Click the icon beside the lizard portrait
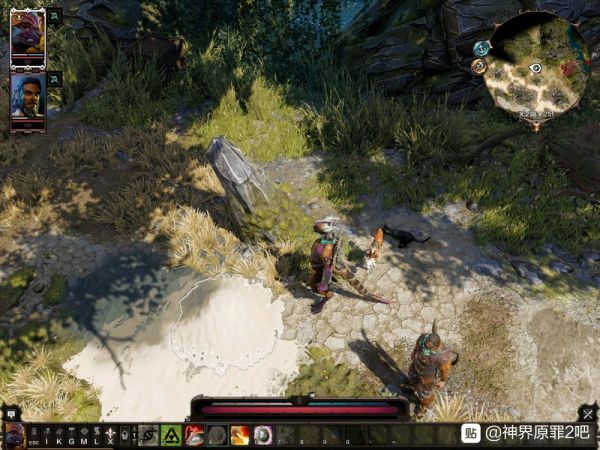600x450 pixels. click(x=53, y=17)
